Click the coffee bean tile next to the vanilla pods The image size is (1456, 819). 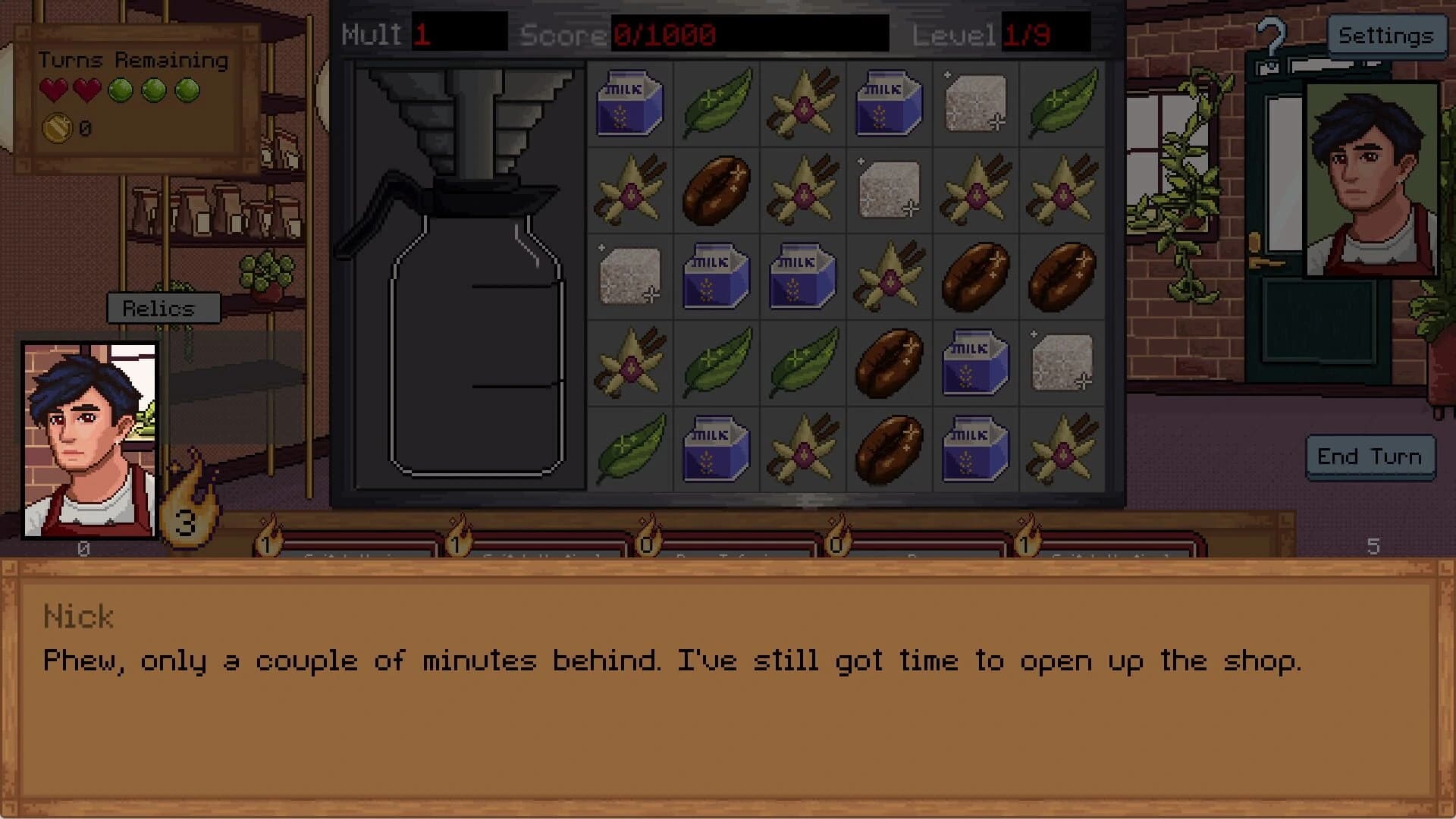pyautogui.click(x=716, y=190)
